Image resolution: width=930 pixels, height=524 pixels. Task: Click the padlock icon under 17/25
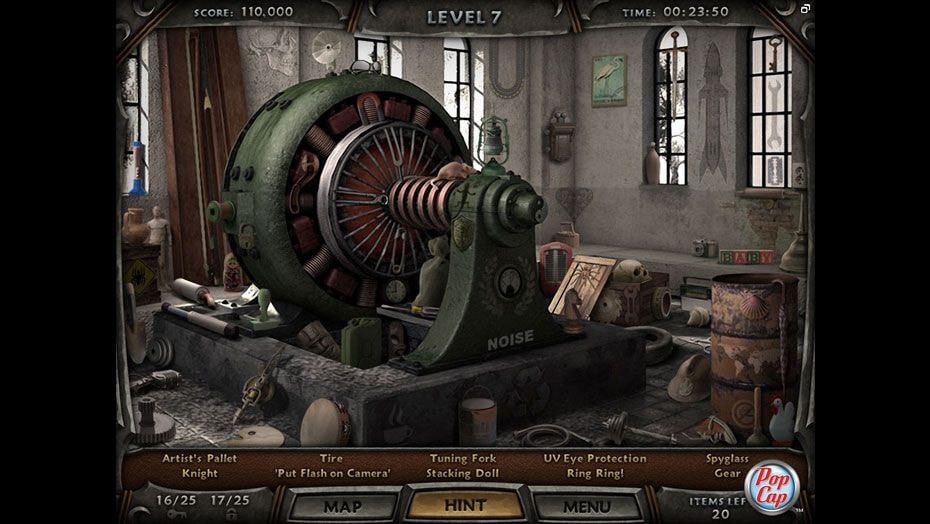232,513
